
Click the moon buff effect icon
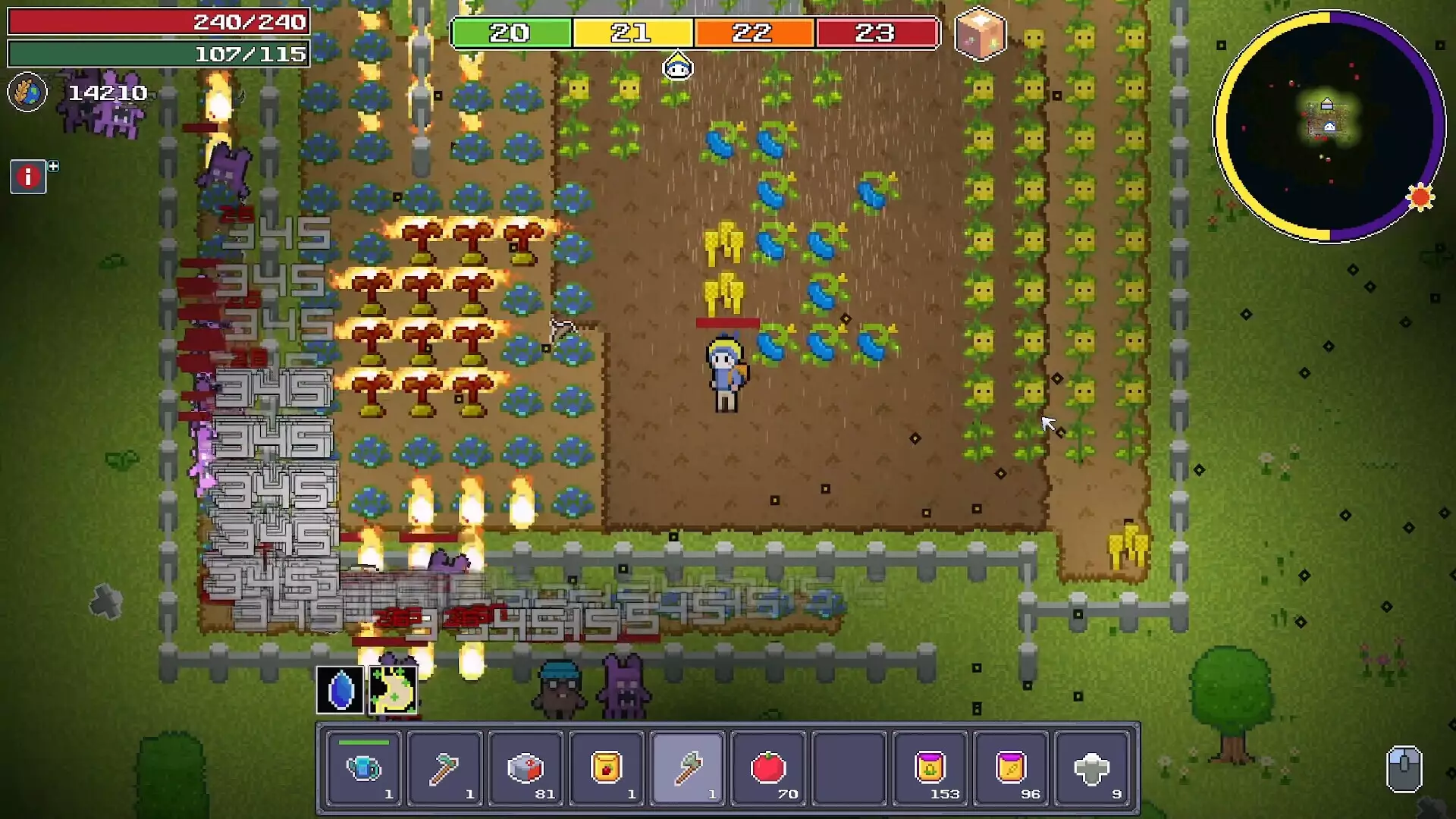(x=393, y=688)
